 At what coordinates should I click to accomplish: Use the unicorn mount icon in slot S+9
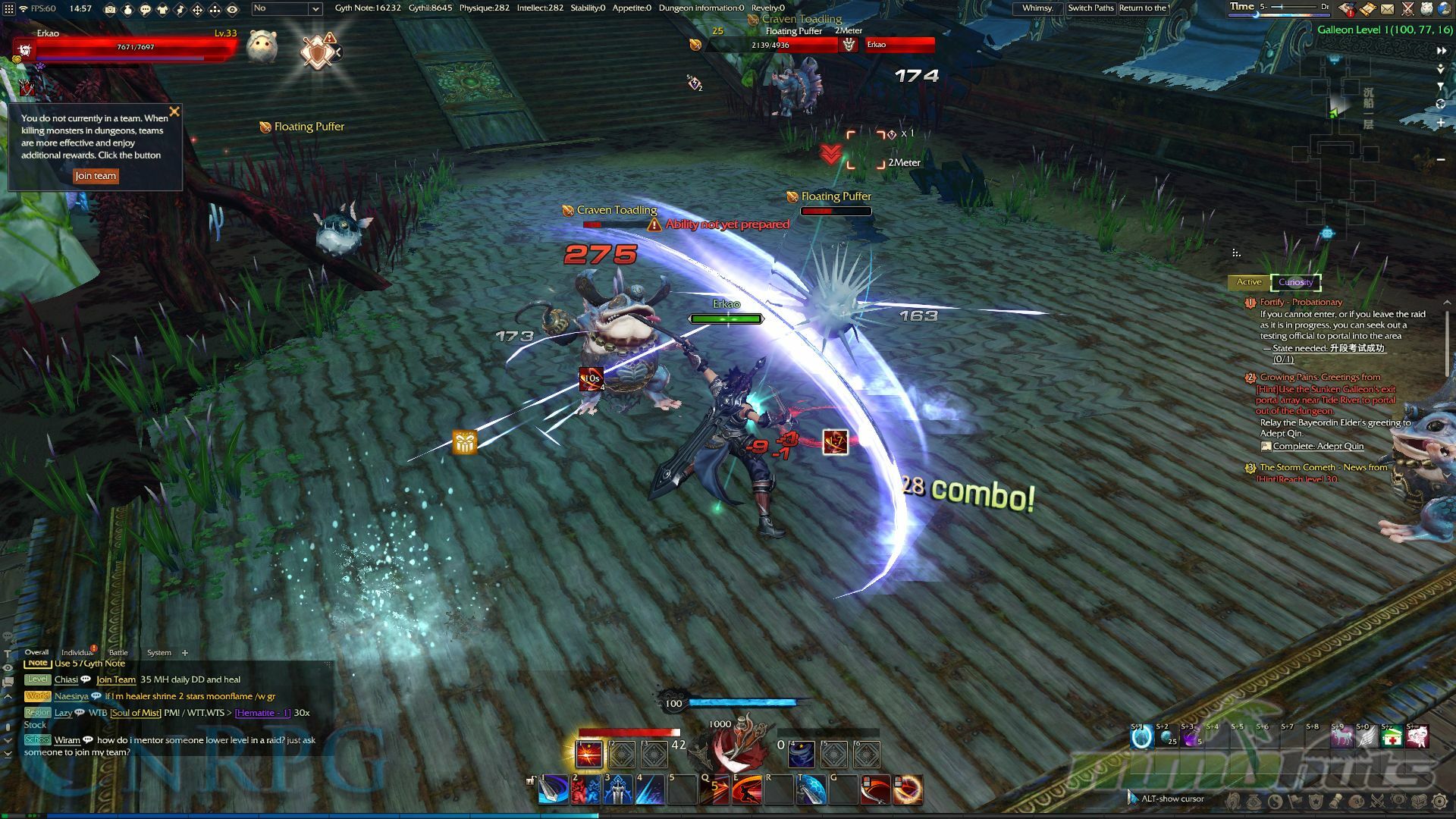pos(1343,736)
